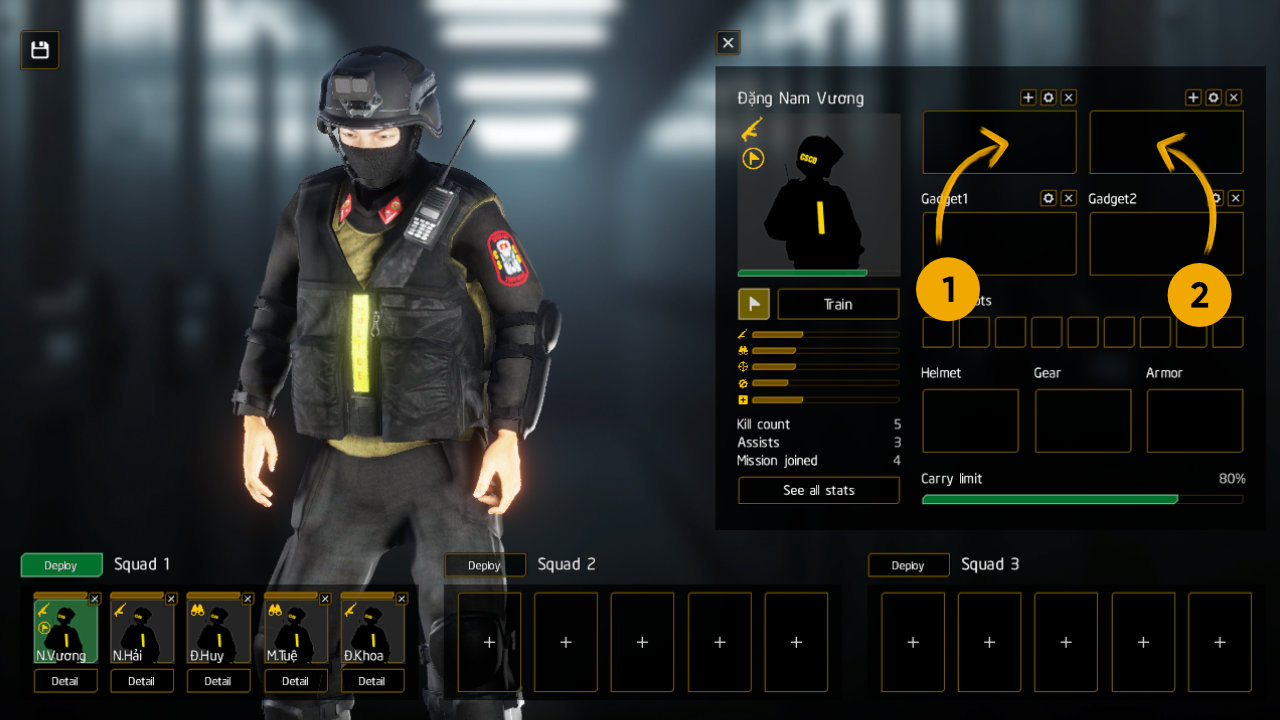Open Gadget1 settings gear icon
This screenshot has height=720, width=1280.
[x=1048, y=198]
